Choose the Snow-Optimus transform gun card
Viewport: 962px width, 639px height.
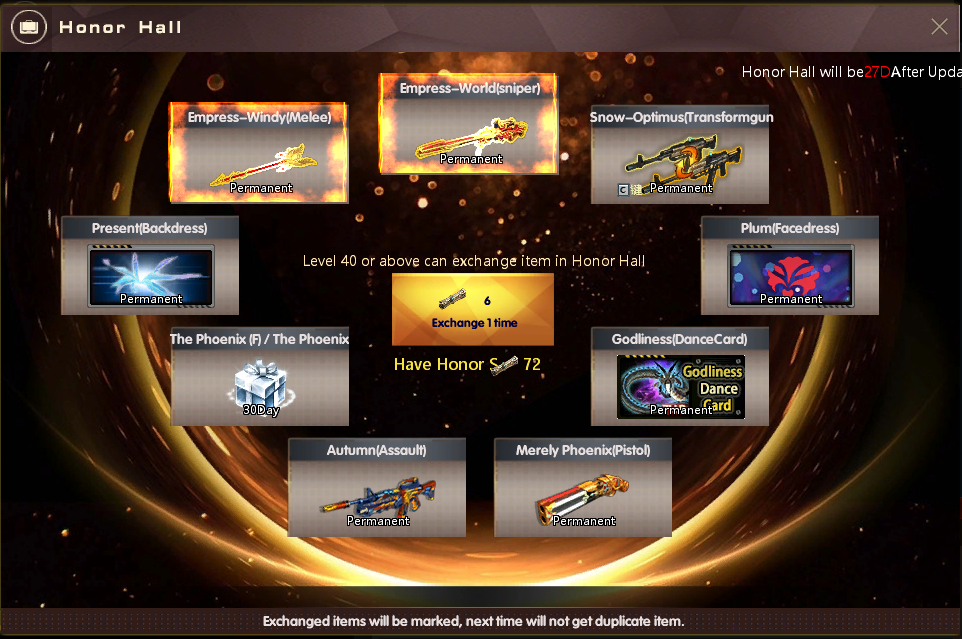[680, 155]
